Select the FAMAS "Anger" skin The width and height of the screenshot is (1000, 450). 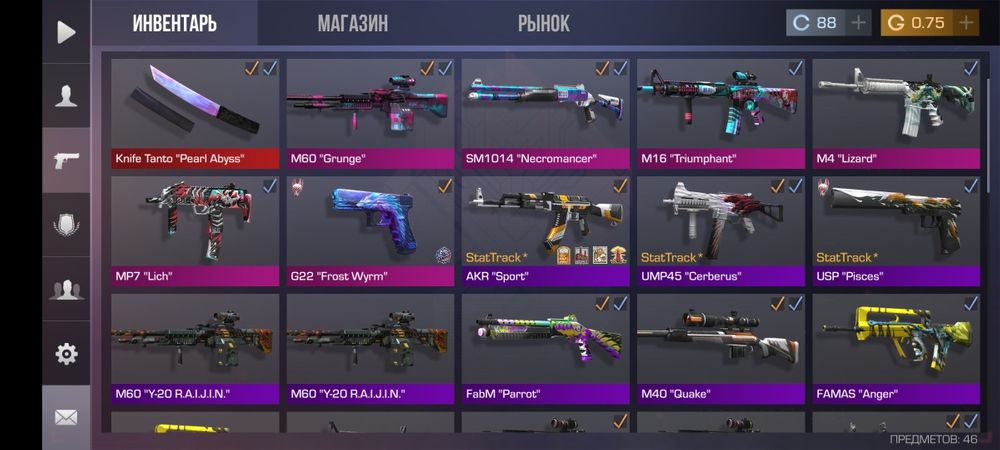click(896, 348)
